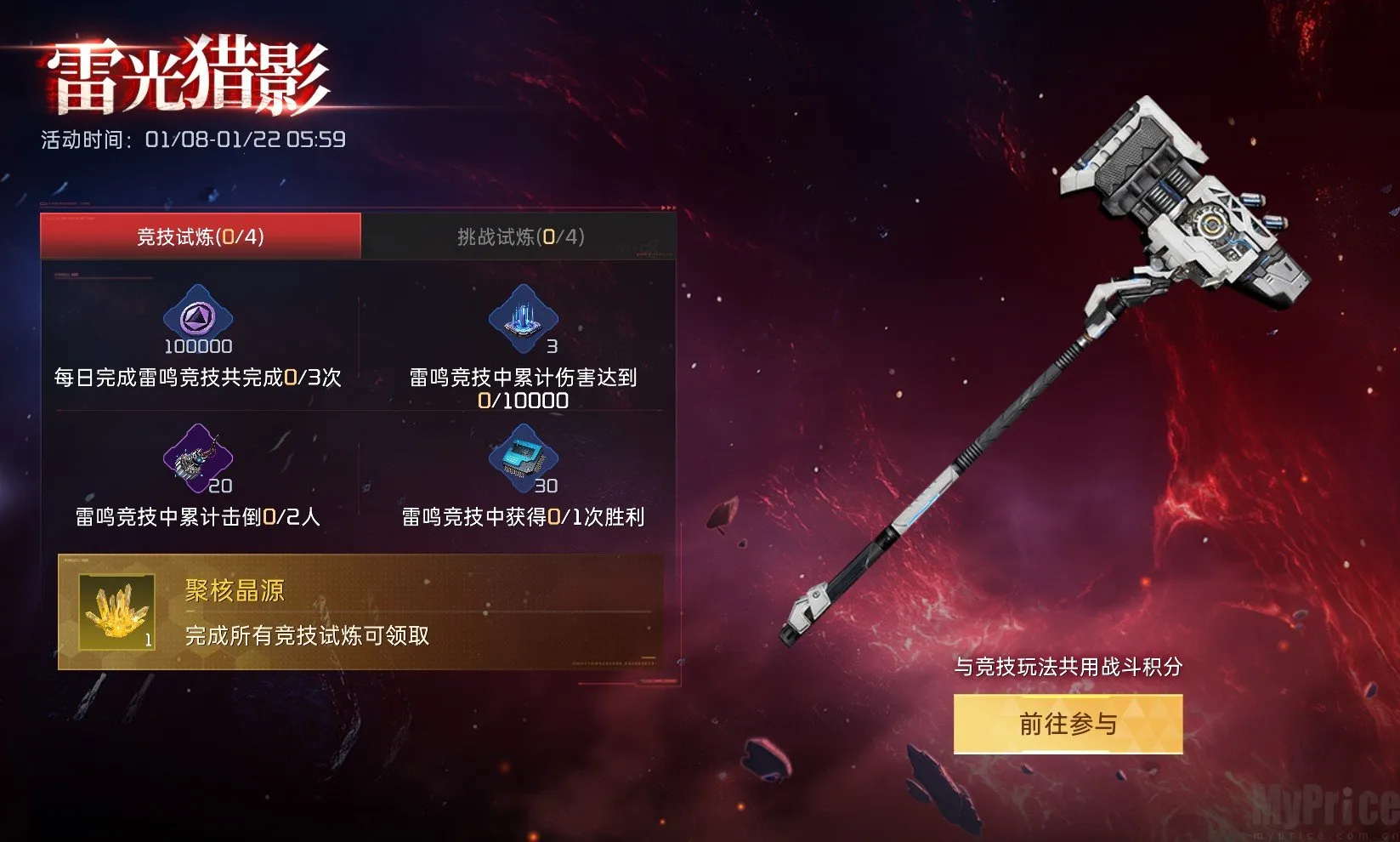
Task: Click the 前往参与 button
Action: (x=1067, y=725)
